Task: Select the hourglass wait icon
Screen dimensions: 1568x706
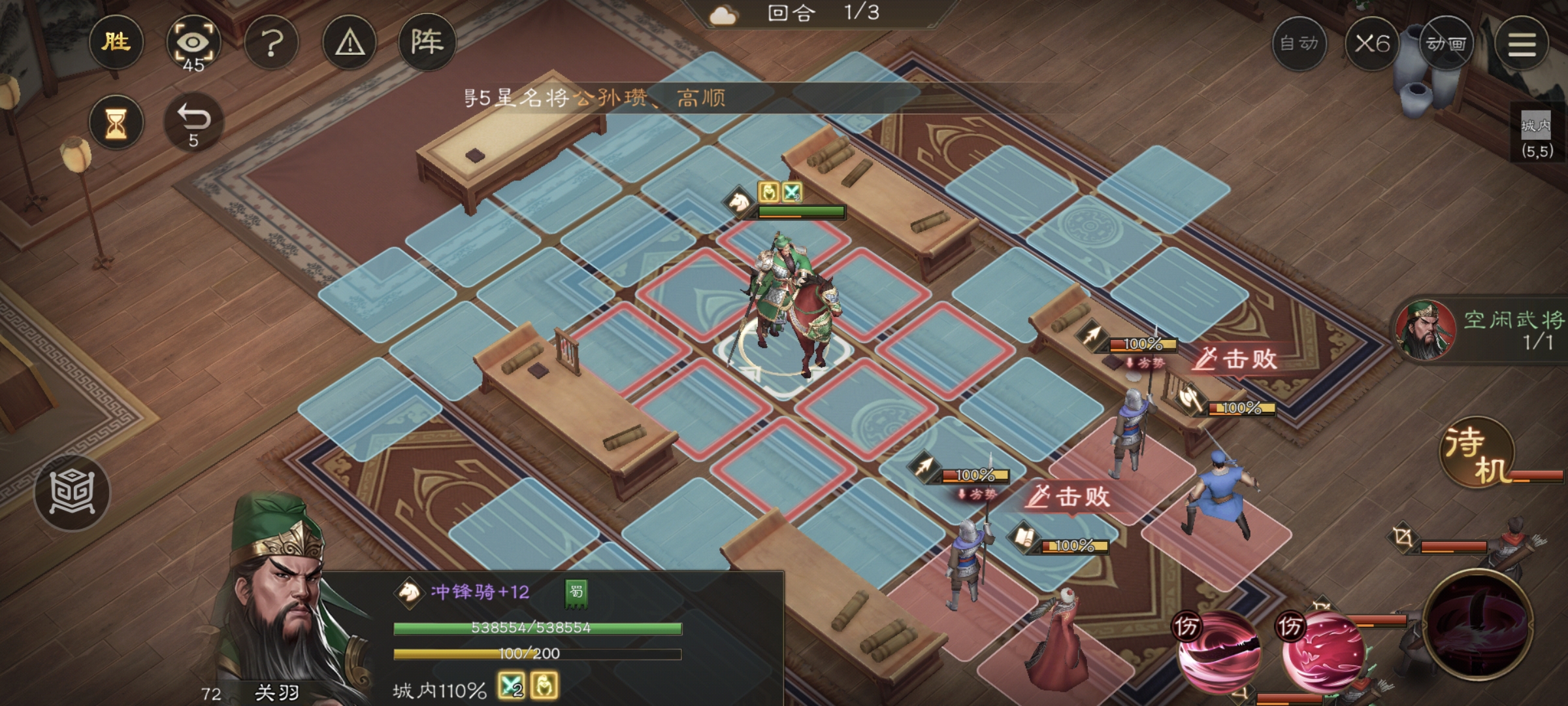Action: click(116, 121)
